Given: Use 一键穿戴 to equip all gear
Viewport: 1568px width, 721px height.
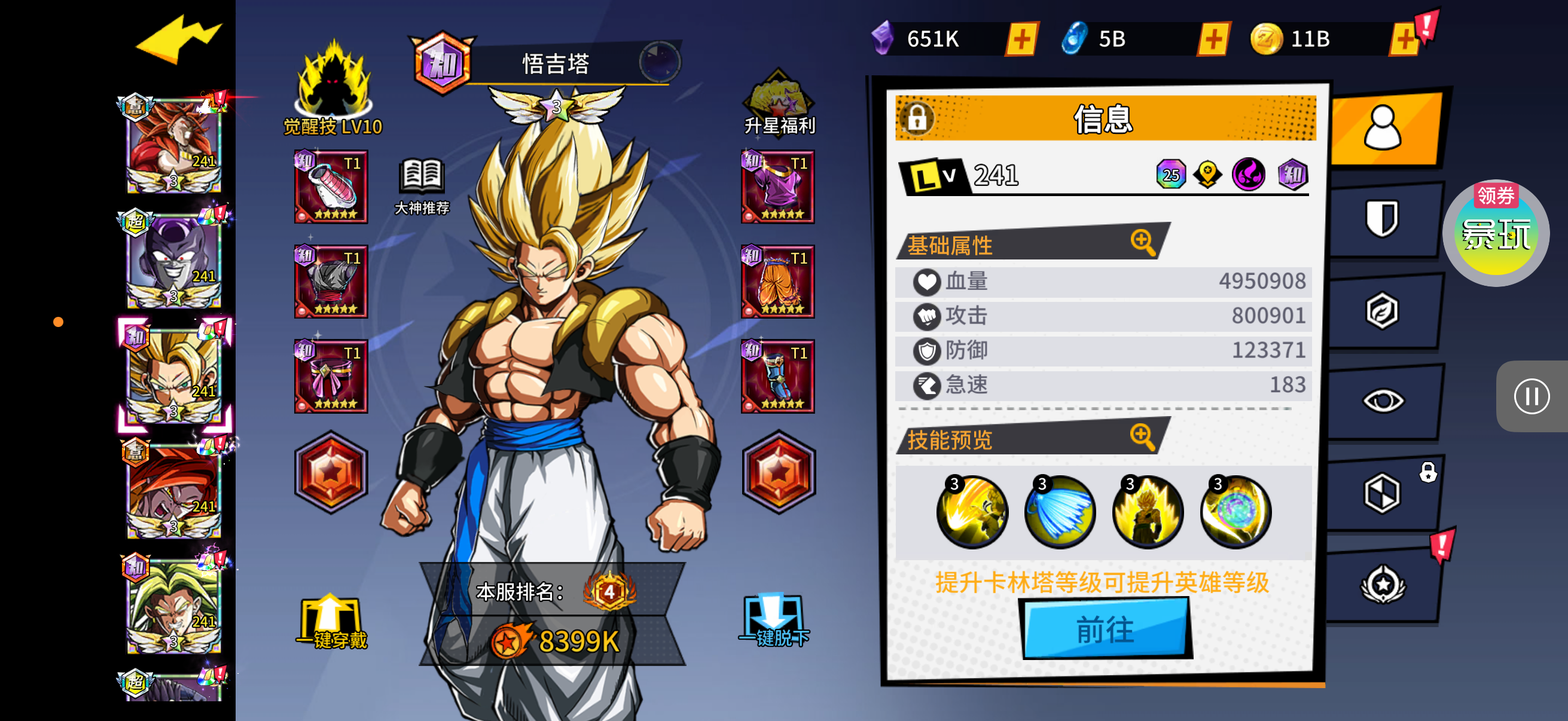Looking at the screenshot, I should [x=331, y=622].
